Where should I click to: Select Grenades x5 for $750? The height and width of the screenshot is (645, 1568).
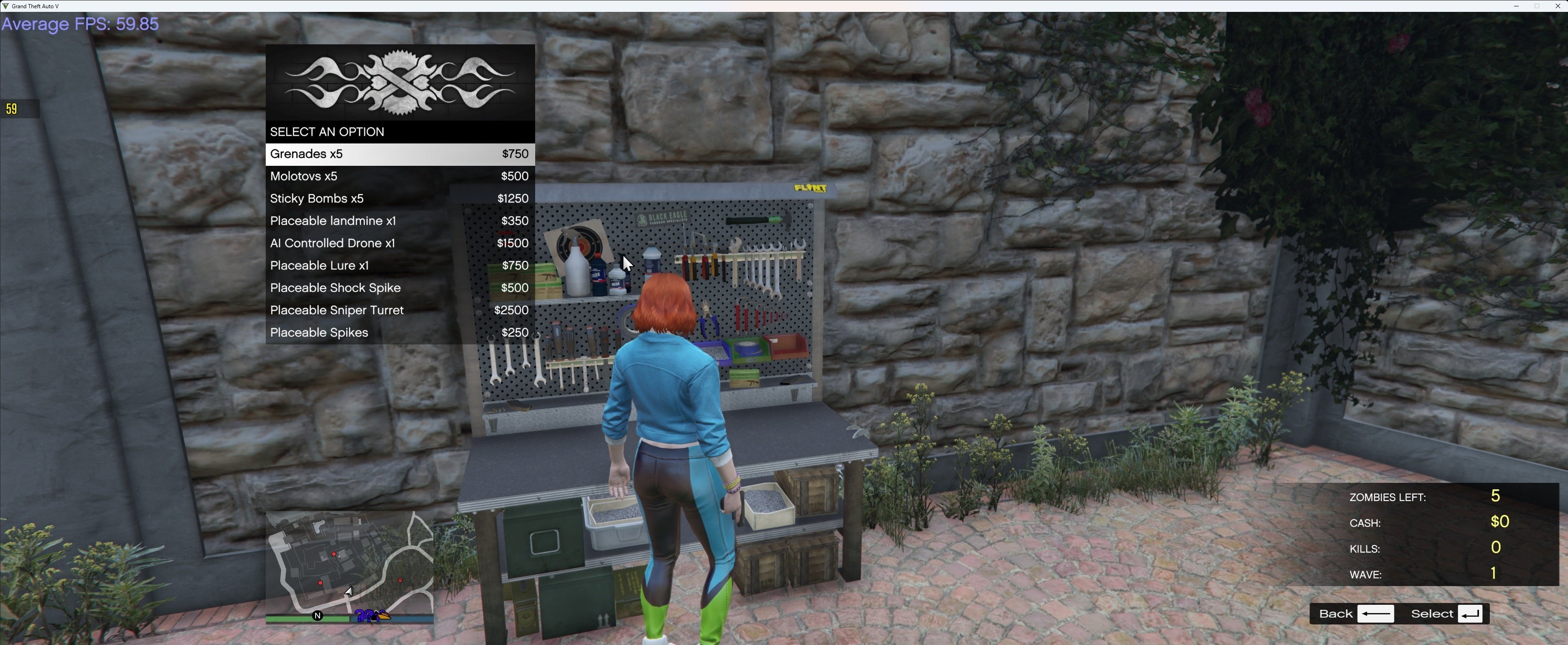tap(399, 154)
